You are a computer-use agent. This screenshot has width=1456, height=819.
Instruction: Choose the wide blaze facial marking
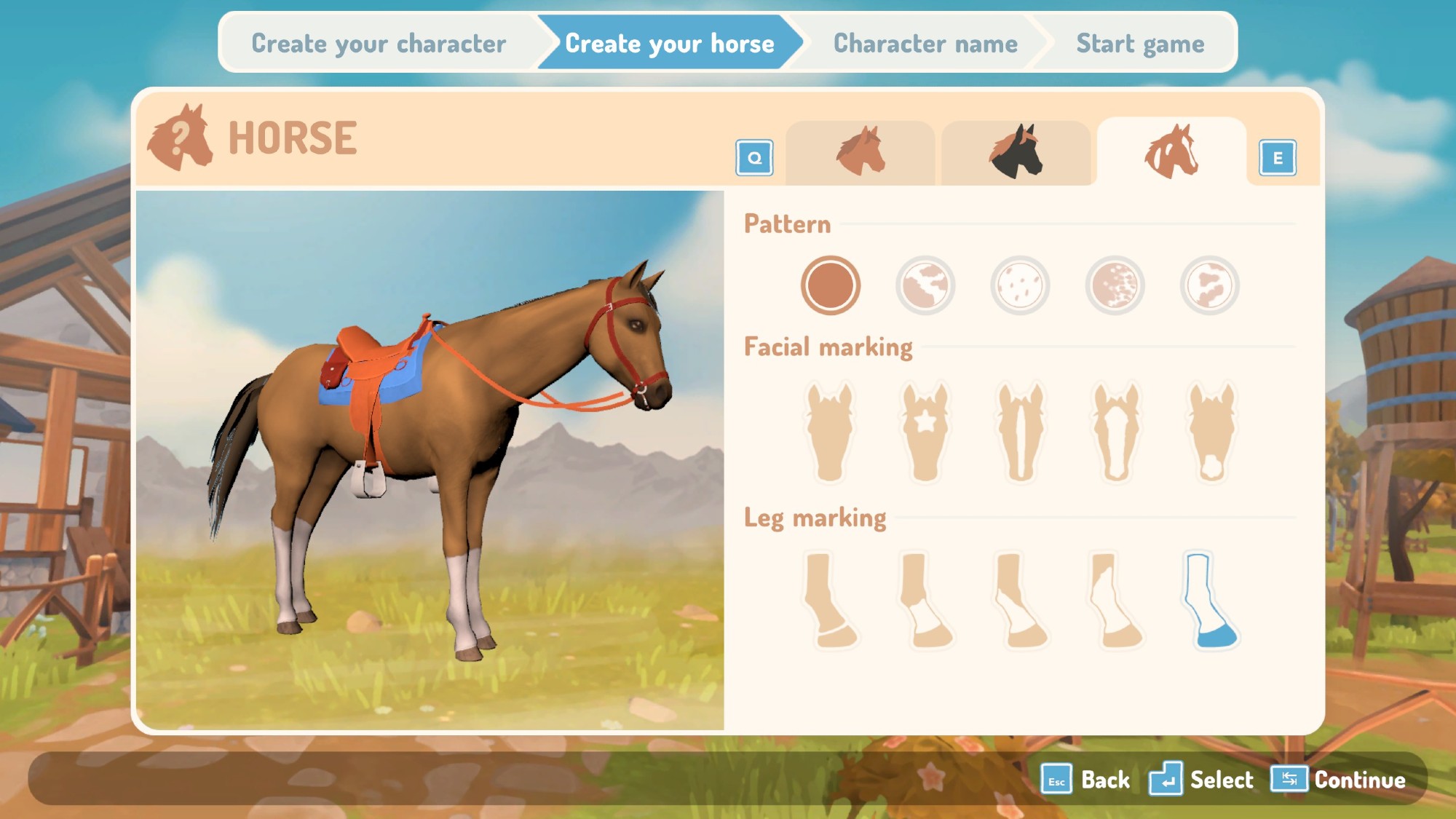pyautogui.click(x=1116, y=432)
